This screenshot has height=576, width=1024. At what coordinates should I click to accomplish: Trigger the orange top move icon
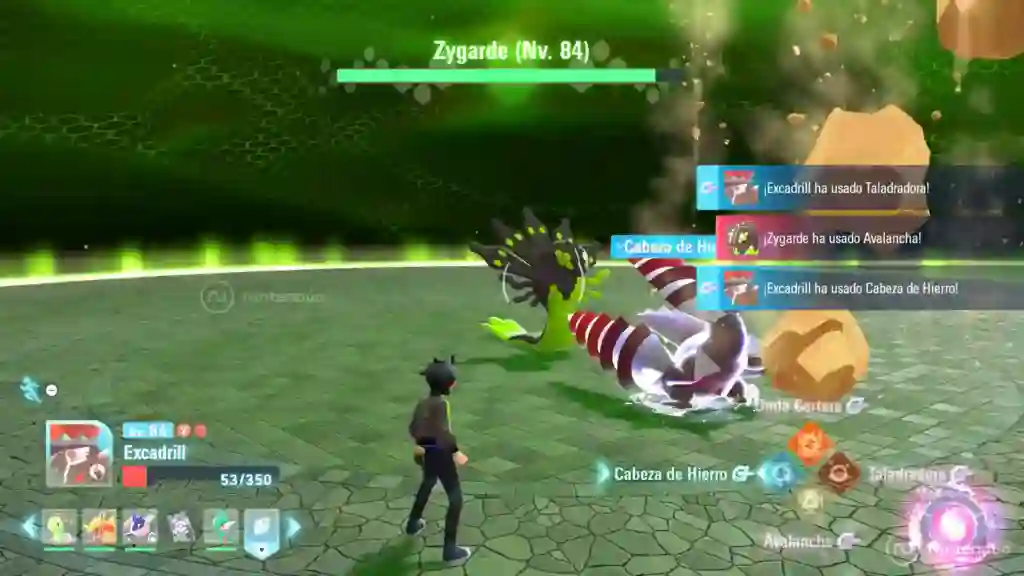[809, 443]
